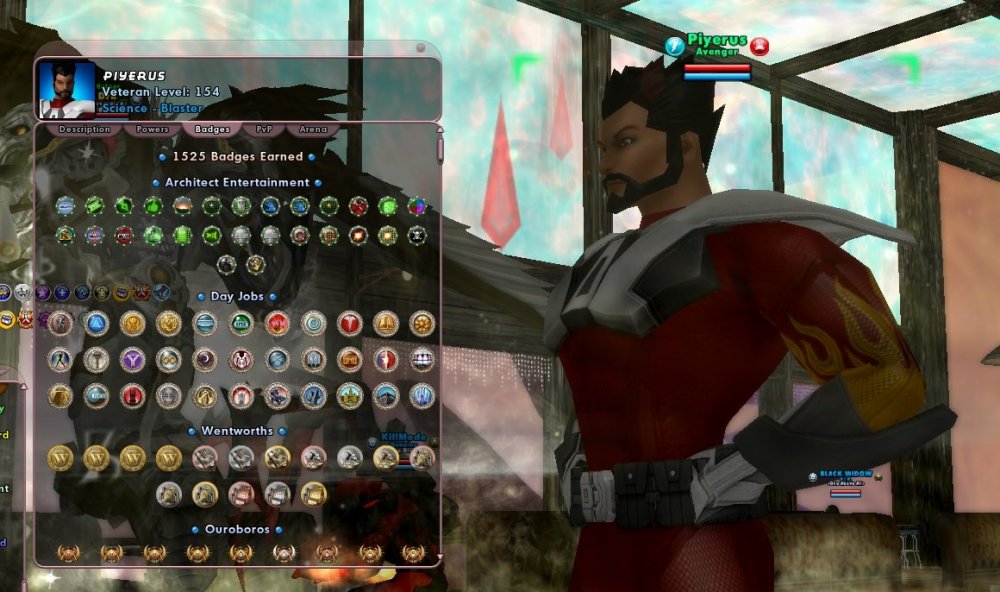
Task: Click the Piyerus character portrait
Action: coord(67,89)
